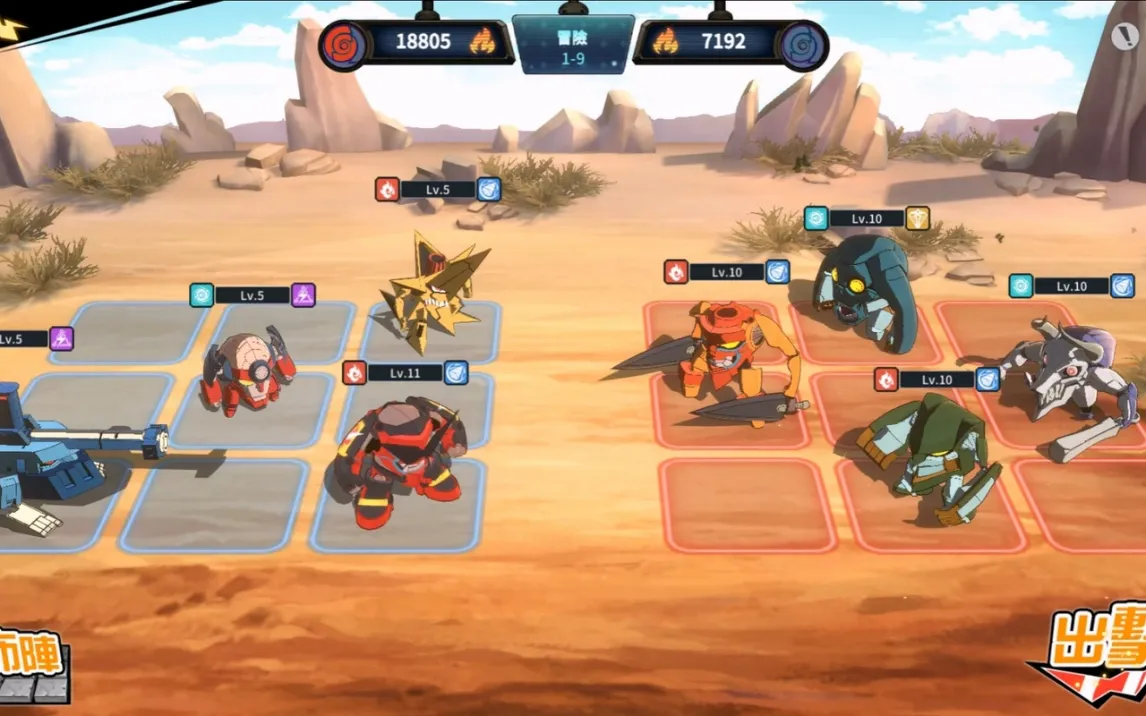Select the Lv.11 red armored robot unit
The height and width of the screenshot is (716, 1146).
pyautogui.click(x=399, y=460)
